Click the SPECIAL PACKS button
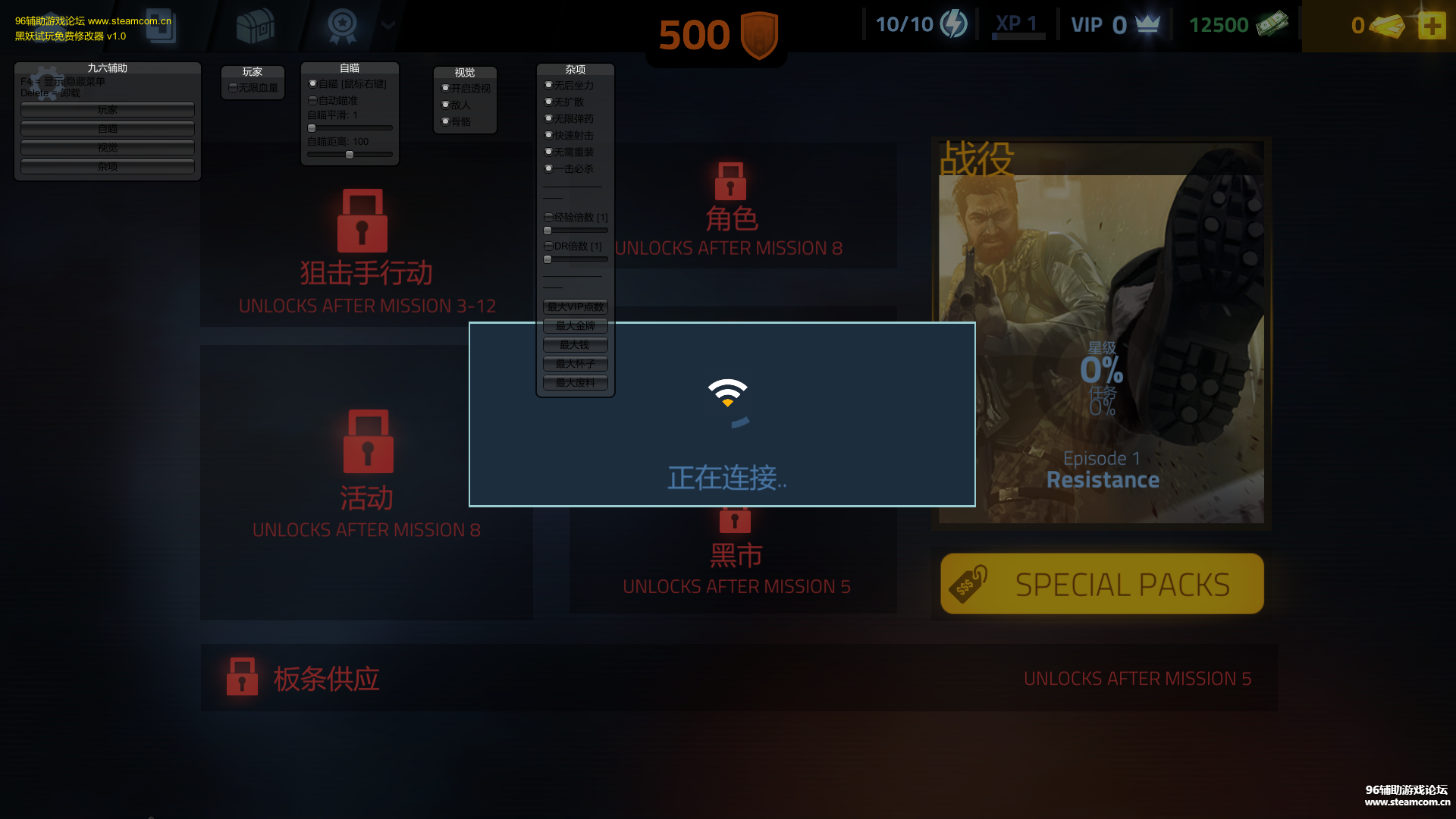Image resolution: width=1456 pixels, height=819 pixels. pyautogui.click(x=1101, y=583)
